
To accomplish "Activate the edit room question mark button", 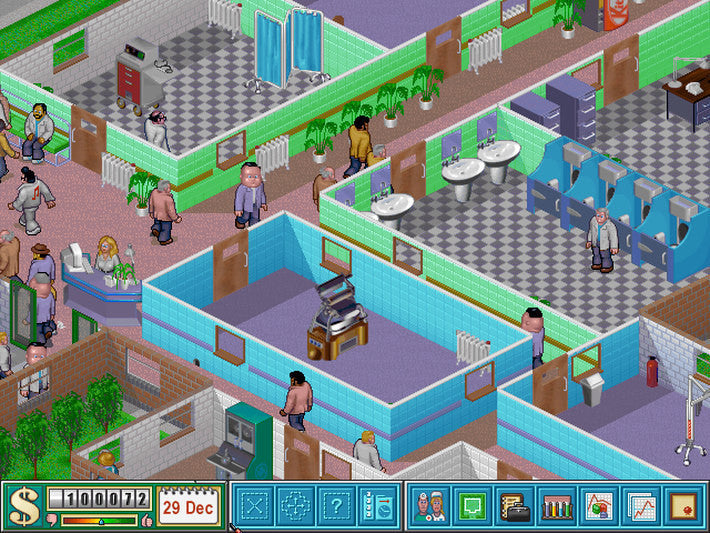I will [338, 507].
